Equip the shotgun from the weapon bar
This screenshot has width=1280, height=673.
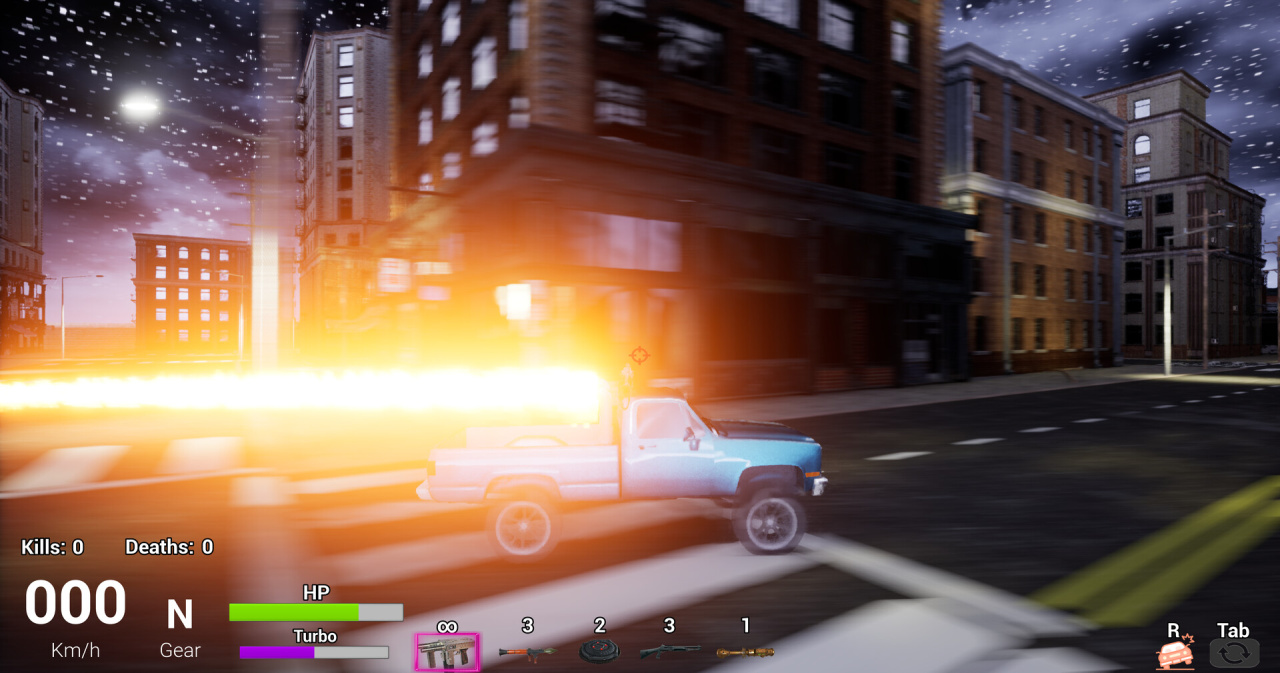pos(669,652)
